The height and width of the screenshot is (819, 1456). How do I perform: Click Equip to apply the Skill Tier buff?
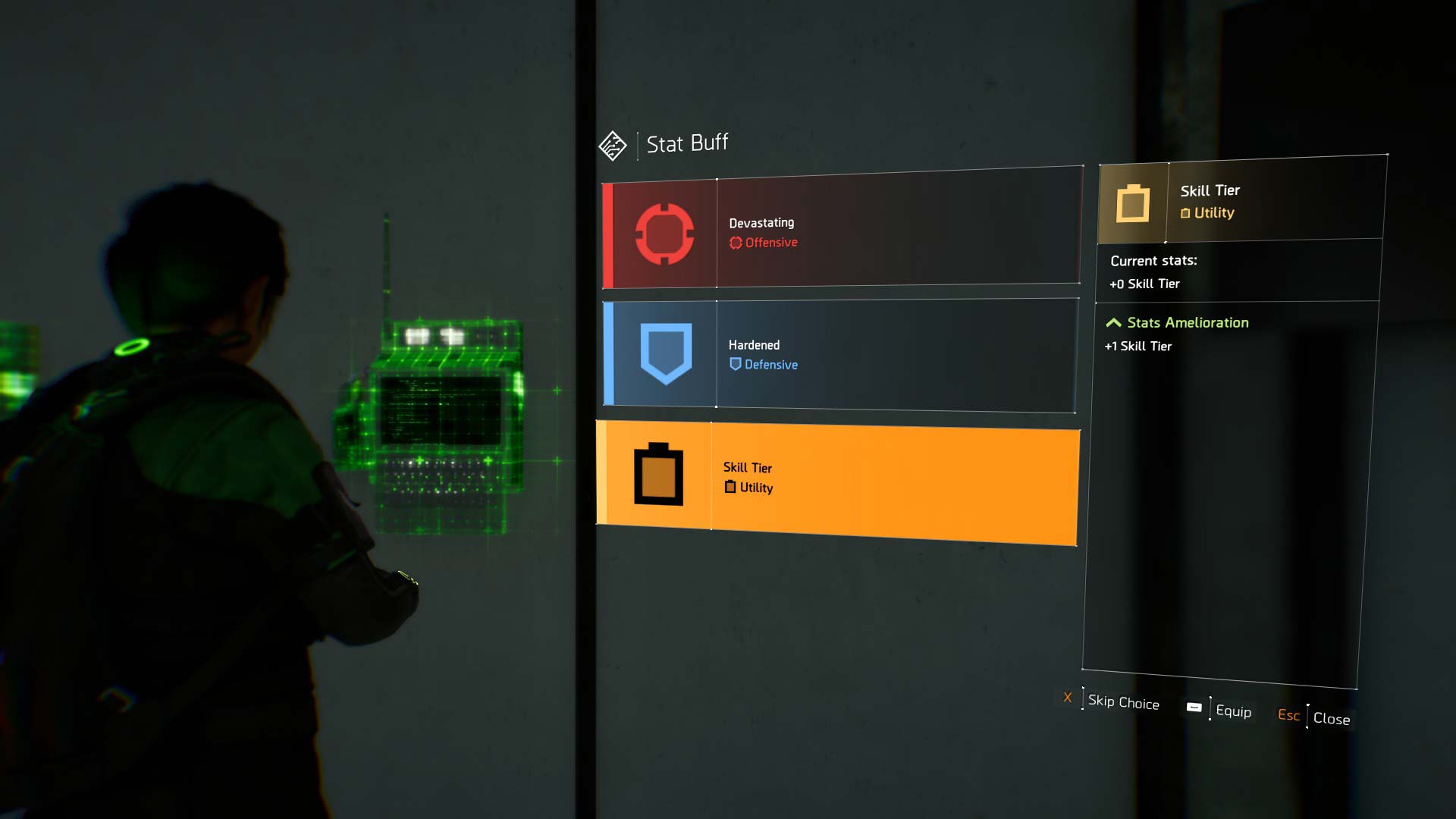point(1234,712)
